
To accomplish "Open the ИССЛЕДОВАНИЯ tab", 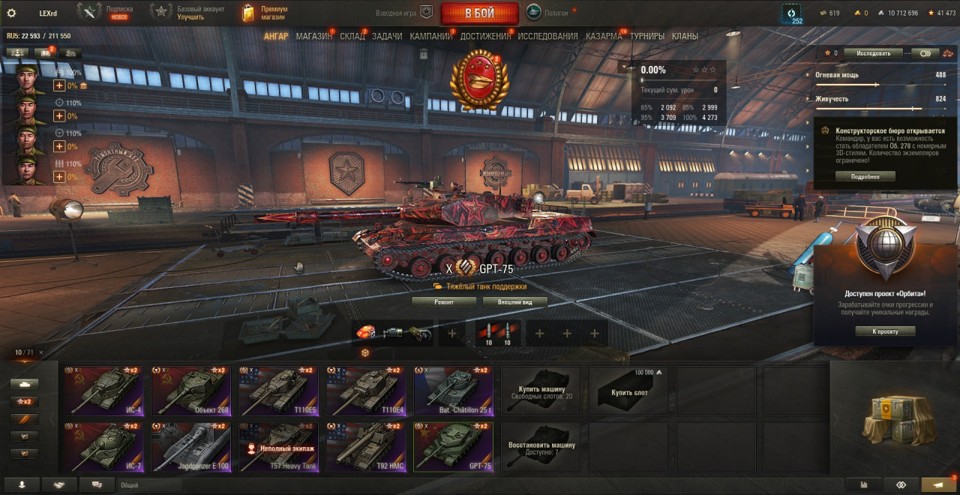I will (x=547, y=36).
